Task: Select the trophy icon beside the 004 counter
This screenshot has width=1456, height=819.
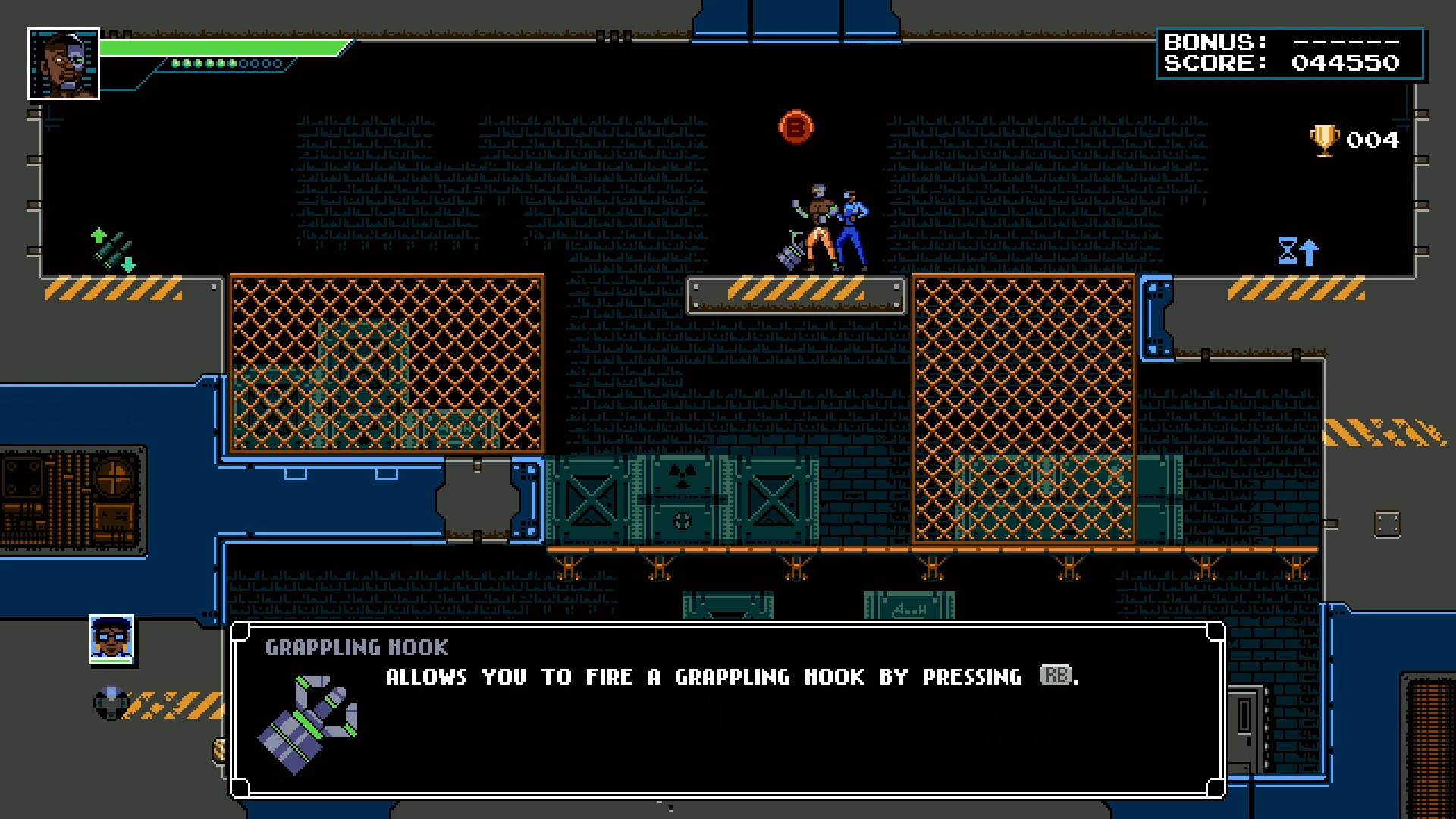Action: click(1323, 139)
